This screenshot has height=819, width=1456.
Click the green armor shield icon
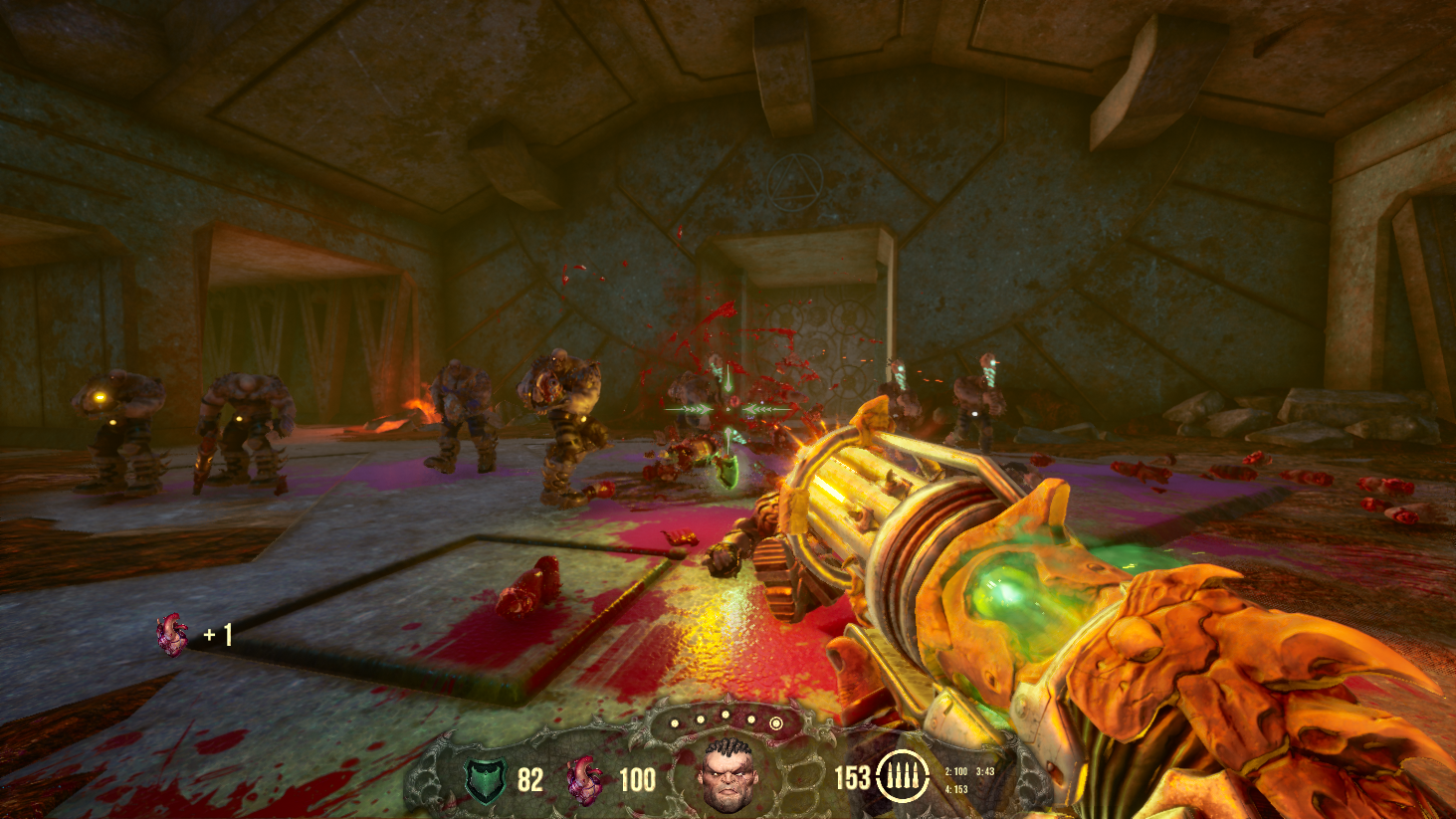click(x=487, y=779)
